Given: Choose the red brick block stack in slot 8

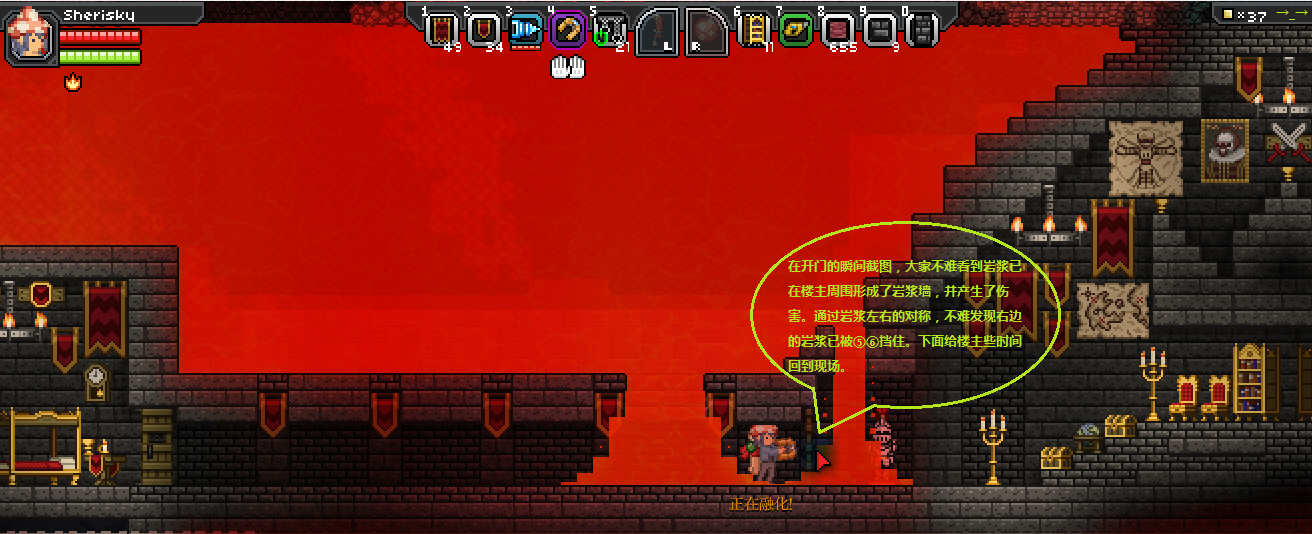Looking at the screenshot, I should [x=838, y=29].
